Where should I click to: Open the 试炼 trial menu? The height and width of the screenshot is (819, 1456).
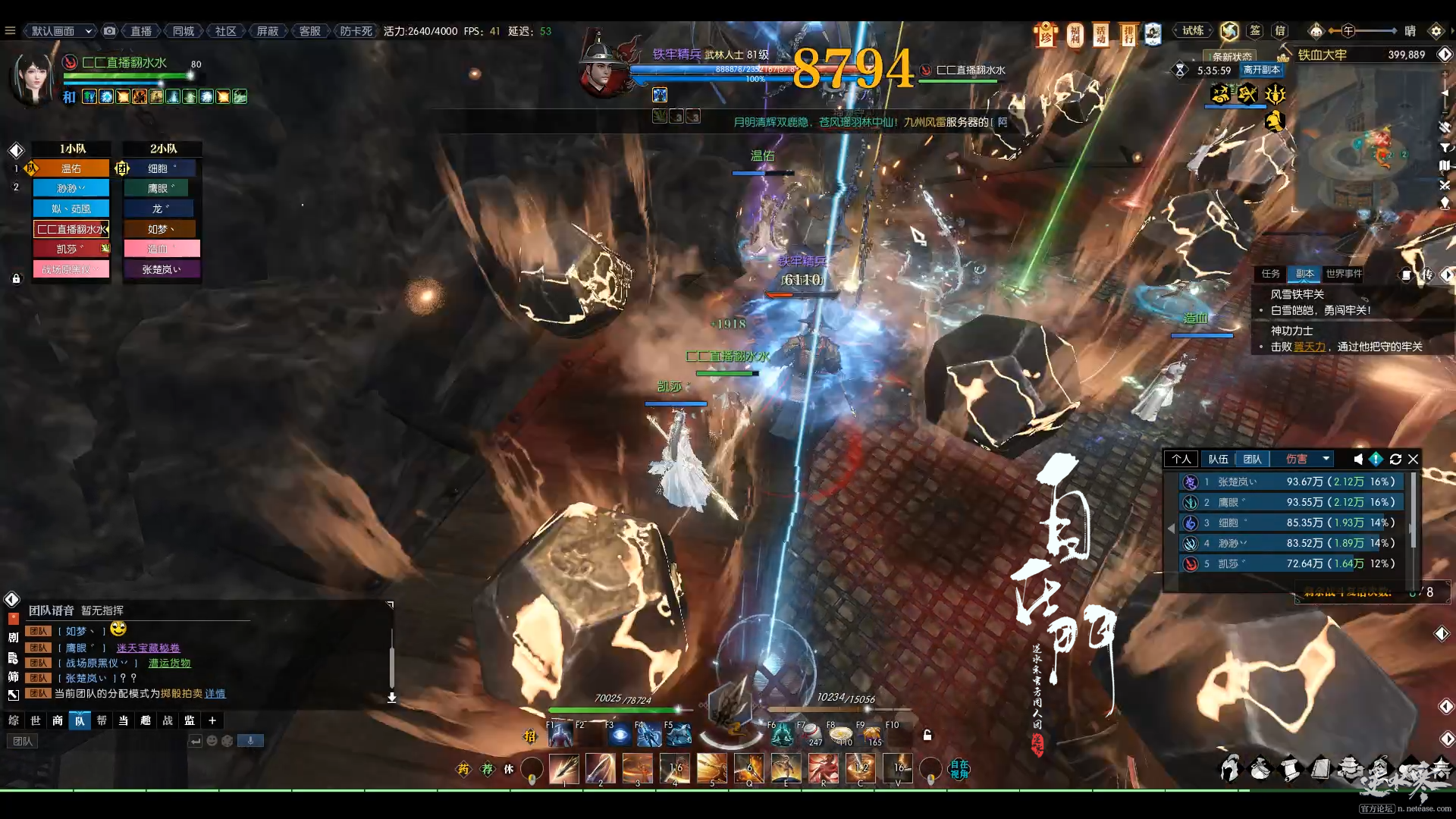pyautogui.click(x=1193, y=31)
